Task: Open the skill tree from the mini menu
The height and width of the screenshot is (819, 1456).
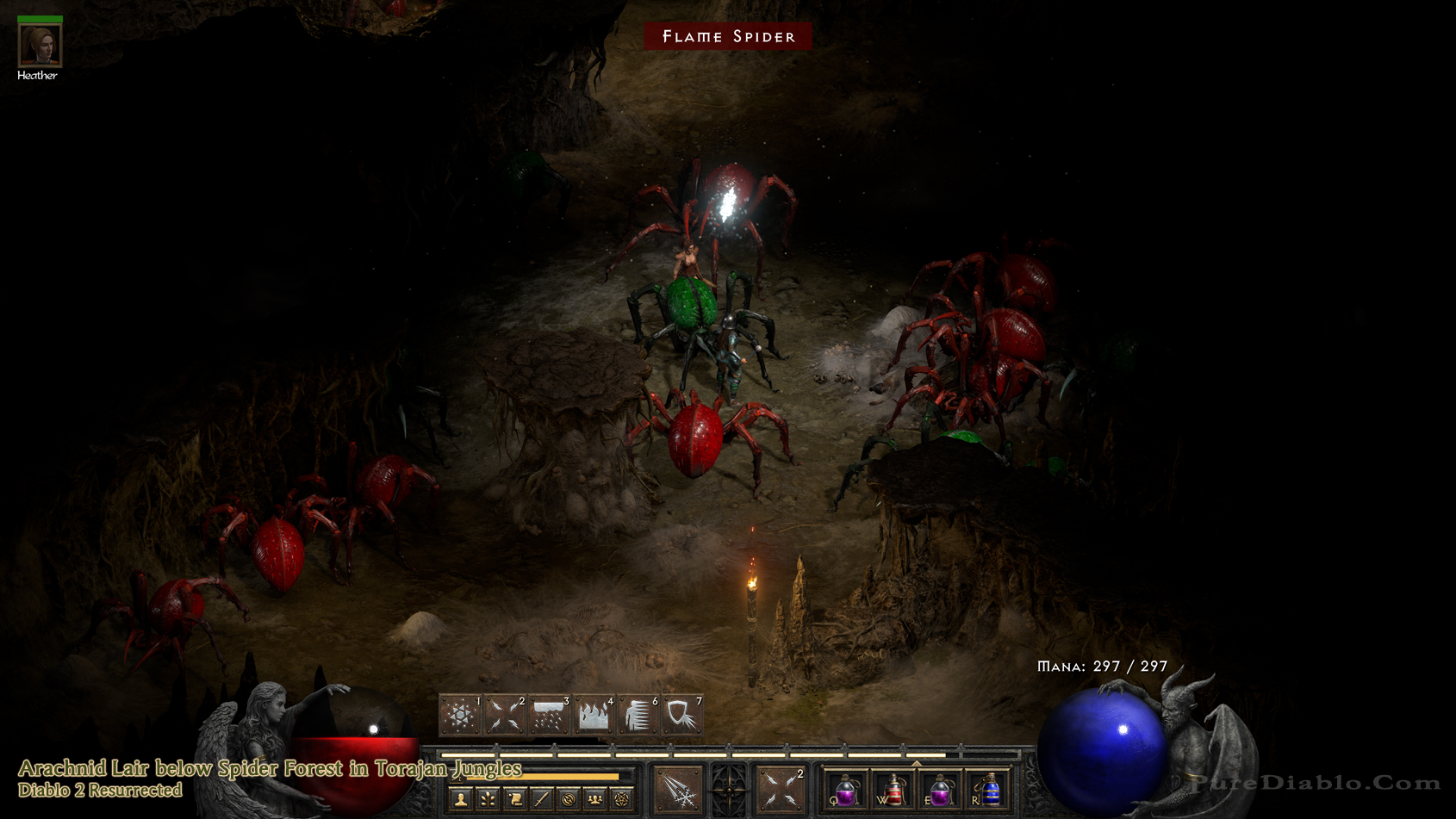Action: (x=488, y=800)
